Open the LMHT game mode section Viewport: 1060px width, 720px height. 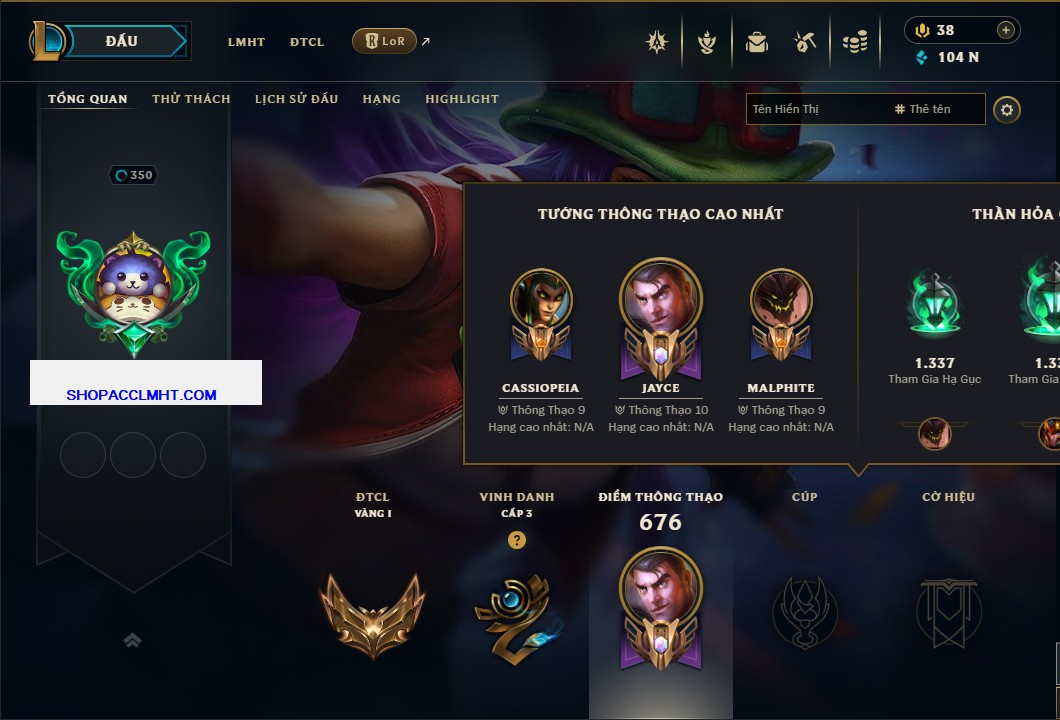point(246,42)
